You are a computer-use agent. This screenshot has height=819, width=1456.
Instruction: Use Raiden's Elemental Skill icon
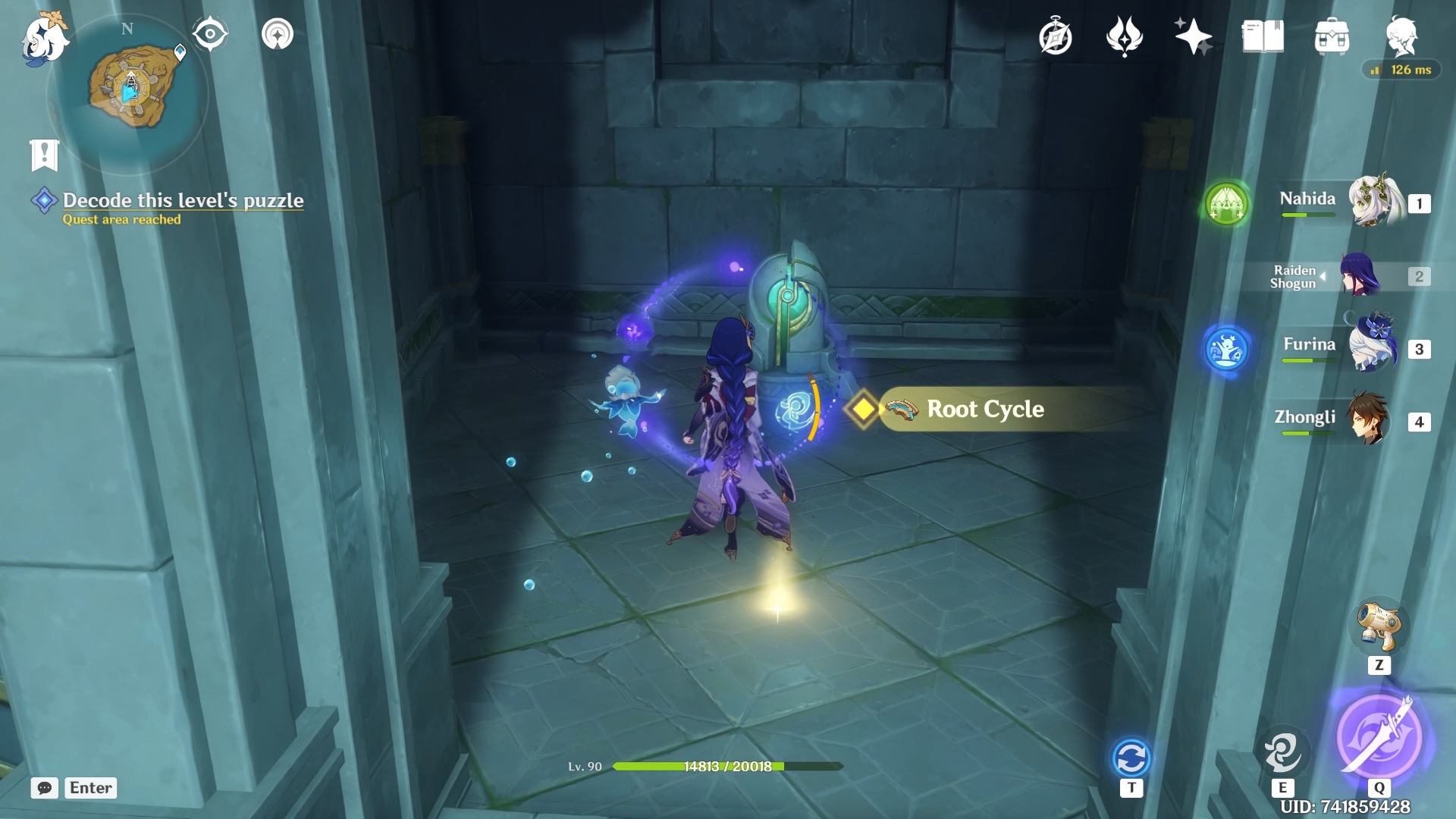1282,751
